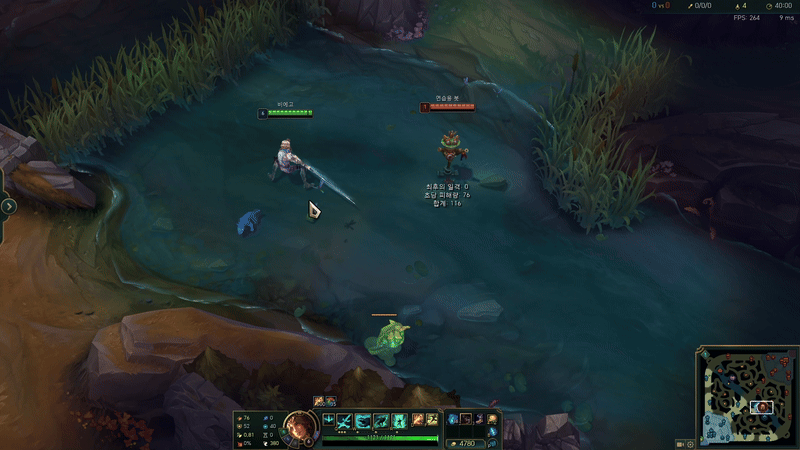Activate Viego's W Spectral Maw ability
The image size is (800, 450).
[x=363, y=421]
